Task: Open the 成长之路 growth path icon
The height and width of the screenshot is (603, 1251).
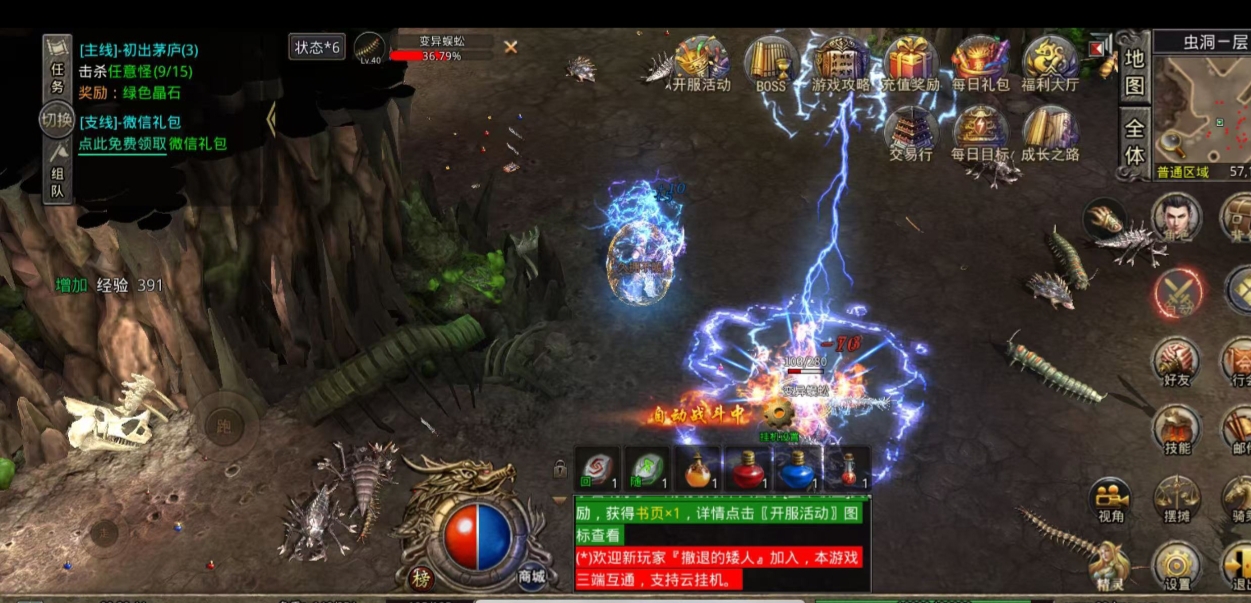Action: coord(1050,133)
